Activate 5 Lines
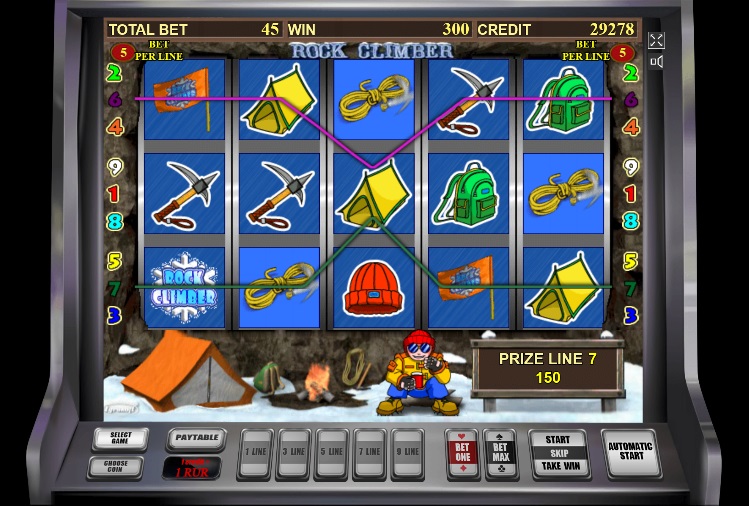This screenshot has width=749, height=506. [x=331, y=453]
